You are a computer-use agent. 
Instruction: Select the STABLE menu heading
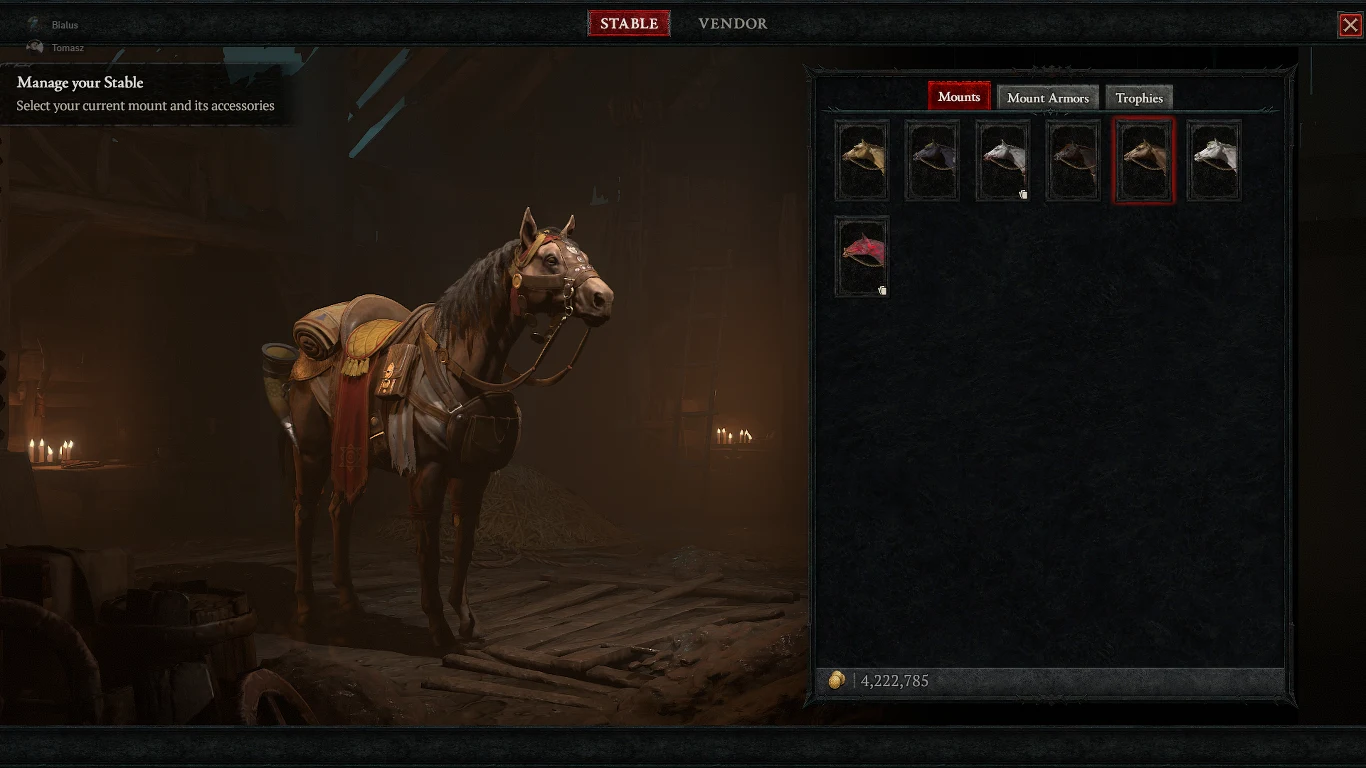[628, 23]
